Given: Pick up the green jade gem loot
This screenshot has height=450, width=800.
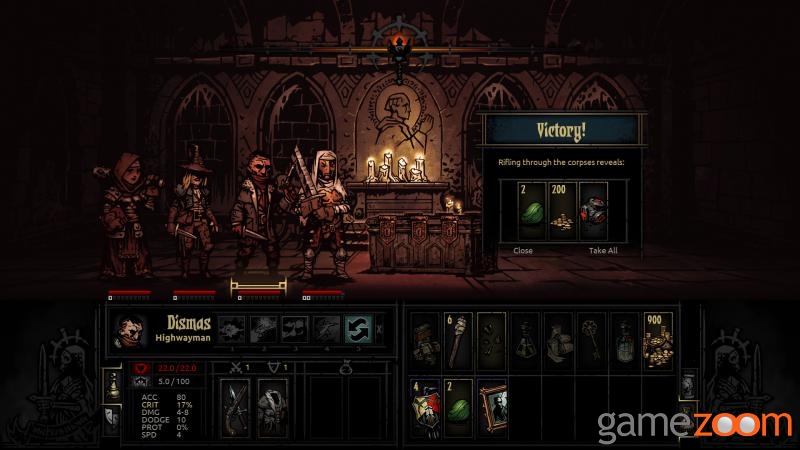Looking at the screenshot, I should (531, 210).
